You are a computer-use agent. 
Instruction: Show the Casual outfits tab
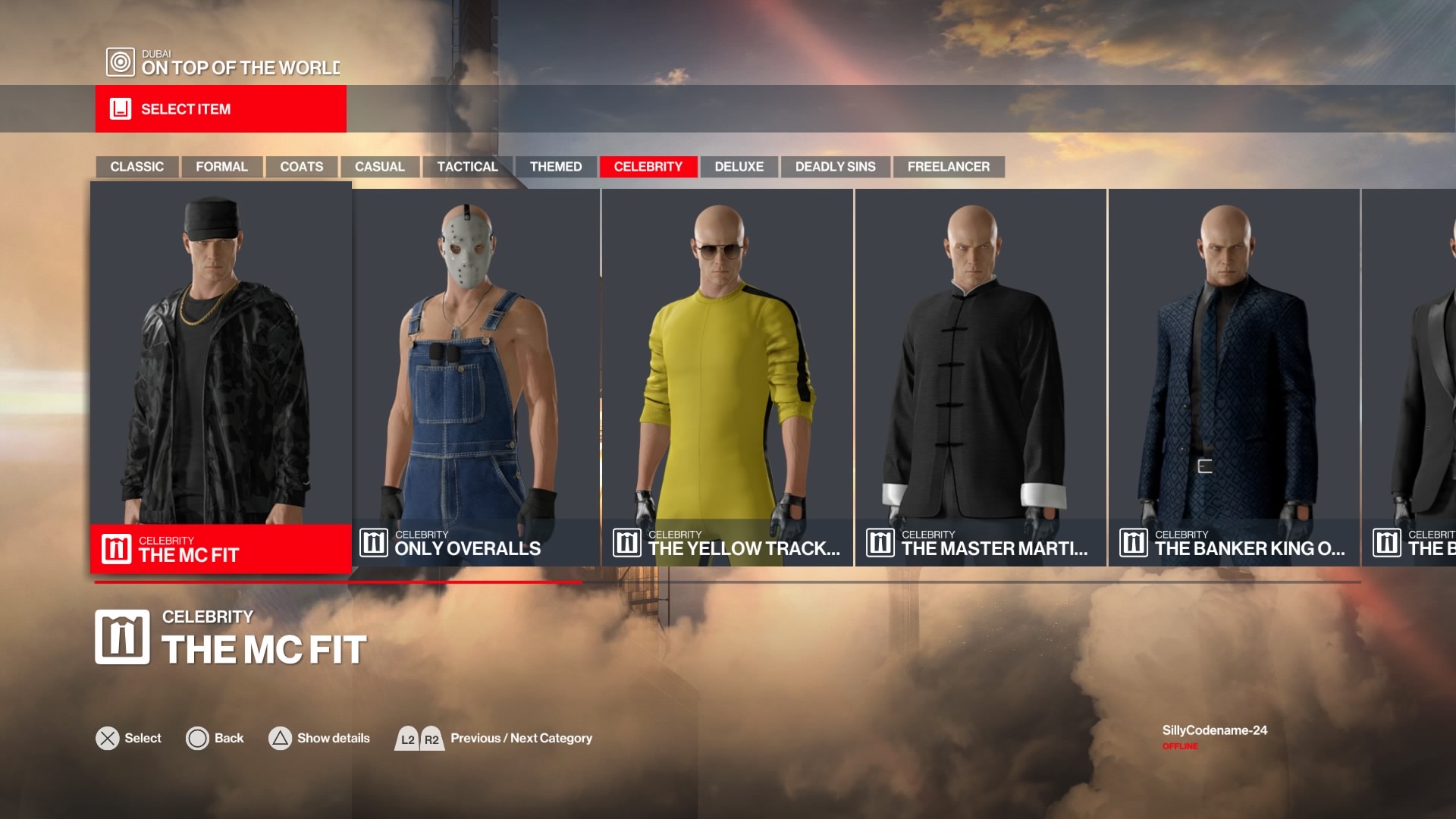tap(379, 167)
